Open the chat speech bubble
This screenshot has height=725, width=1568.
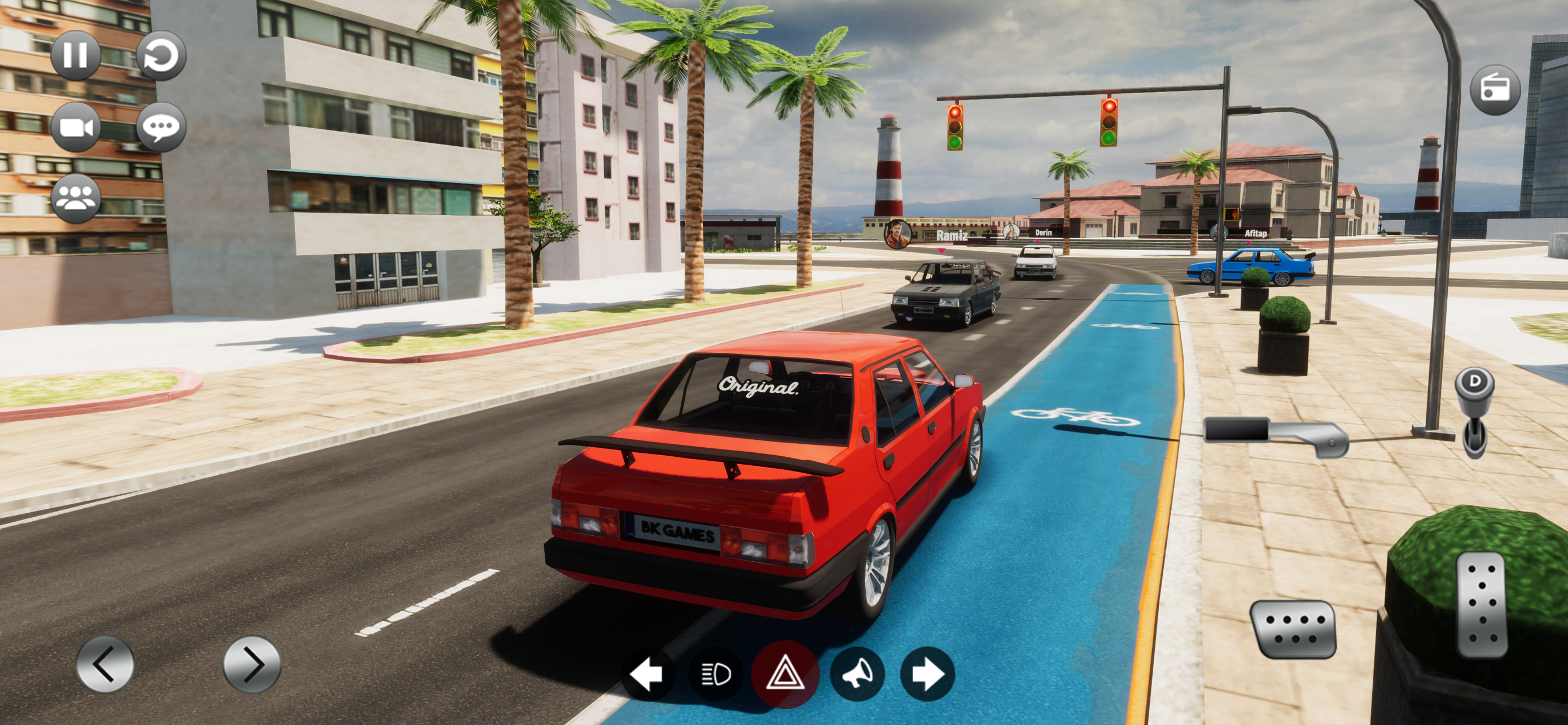161,127
